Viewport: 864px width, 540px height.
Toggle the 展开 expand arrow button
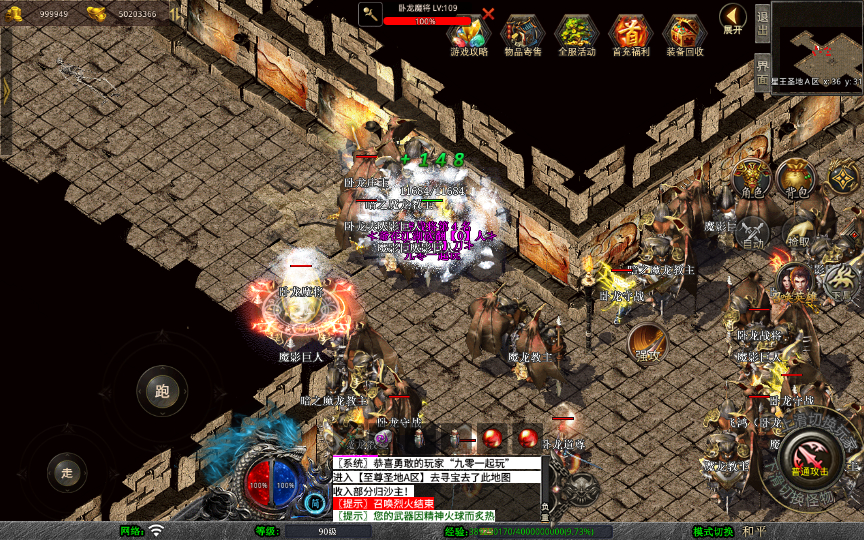(733, 18)
